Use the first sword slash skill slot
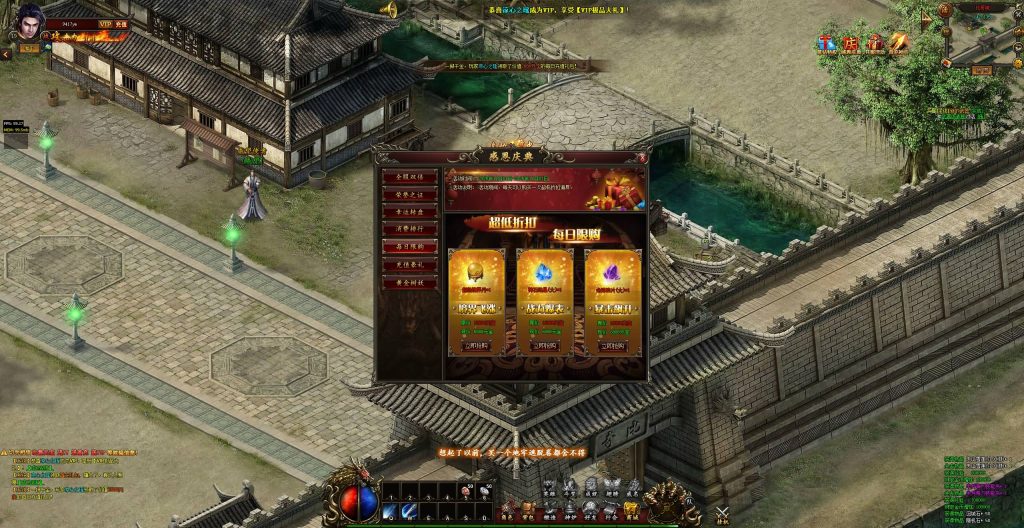1024x528 pixels. pyautogui.click(x=391, y=512)
